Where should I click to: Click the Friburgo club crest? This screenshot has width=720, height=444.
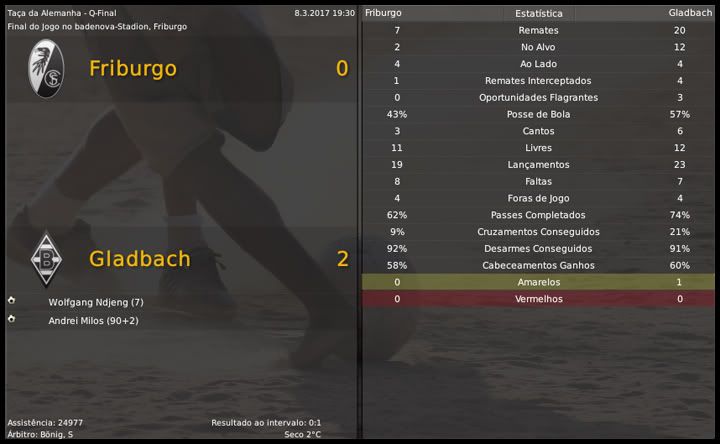(45, 69)
